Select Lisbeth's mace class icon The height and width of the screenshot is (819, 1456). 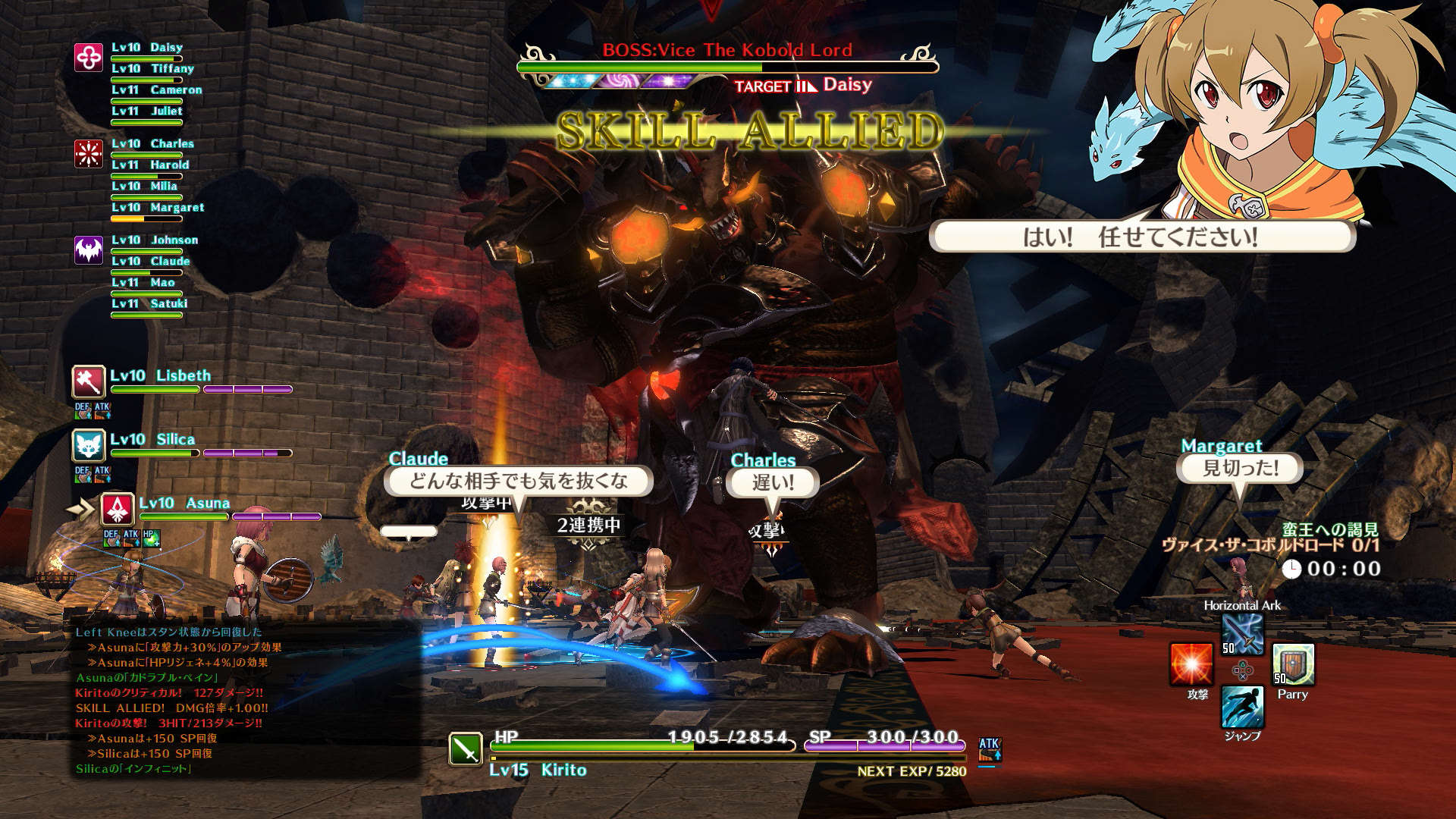tap(89, 381)
